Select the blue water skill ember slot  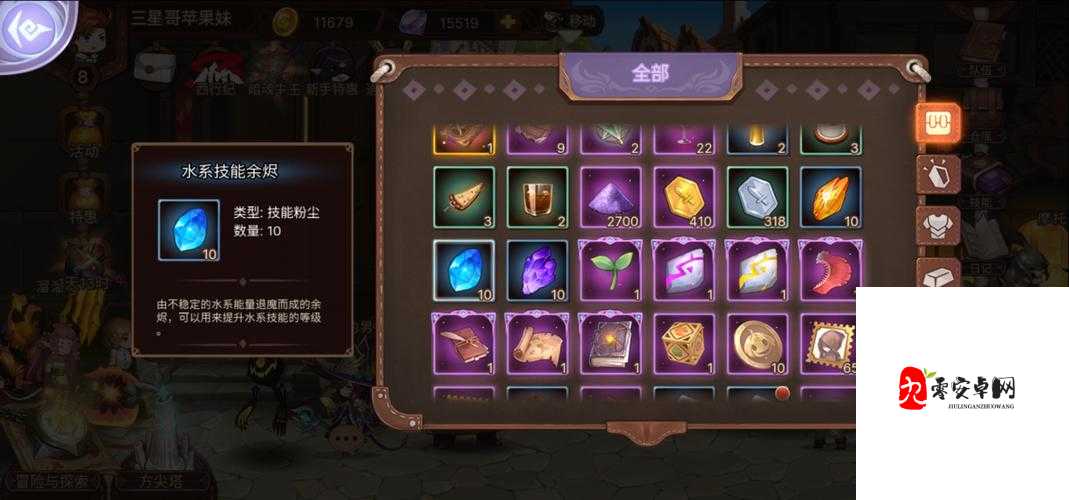click(463, 270)
